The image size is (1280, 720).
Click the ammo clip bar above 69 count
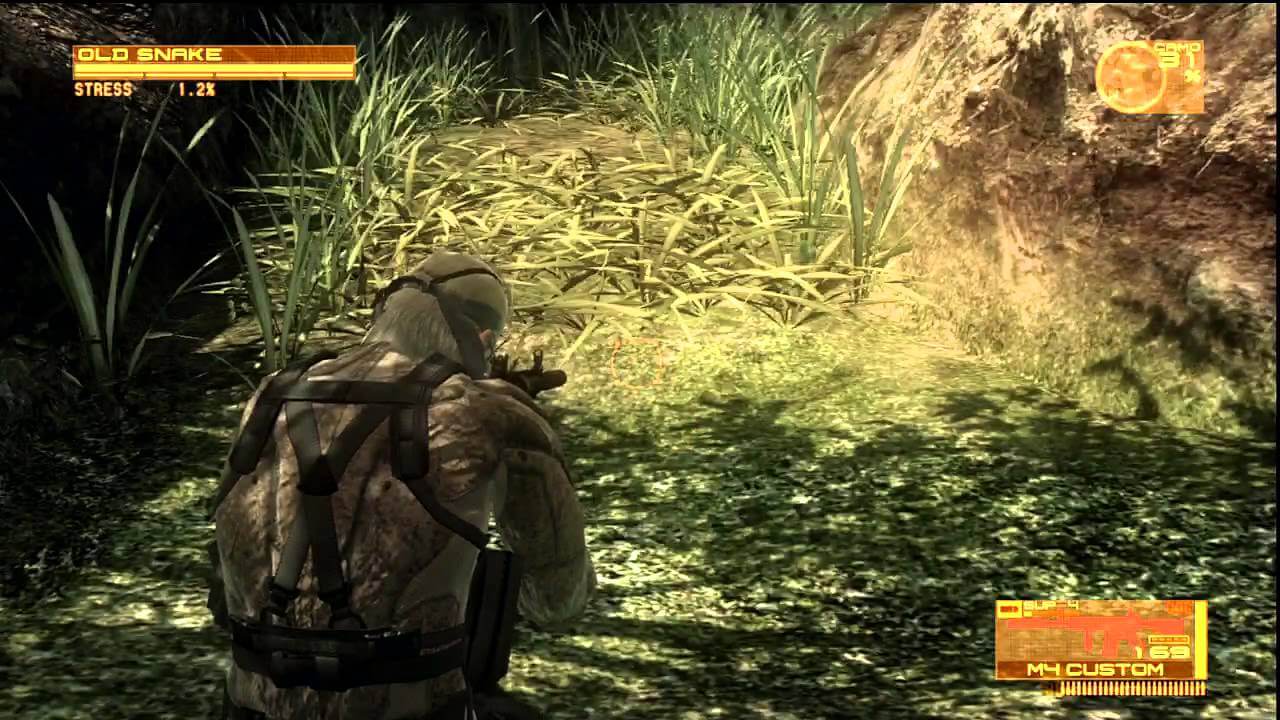tap(1169, 639)
